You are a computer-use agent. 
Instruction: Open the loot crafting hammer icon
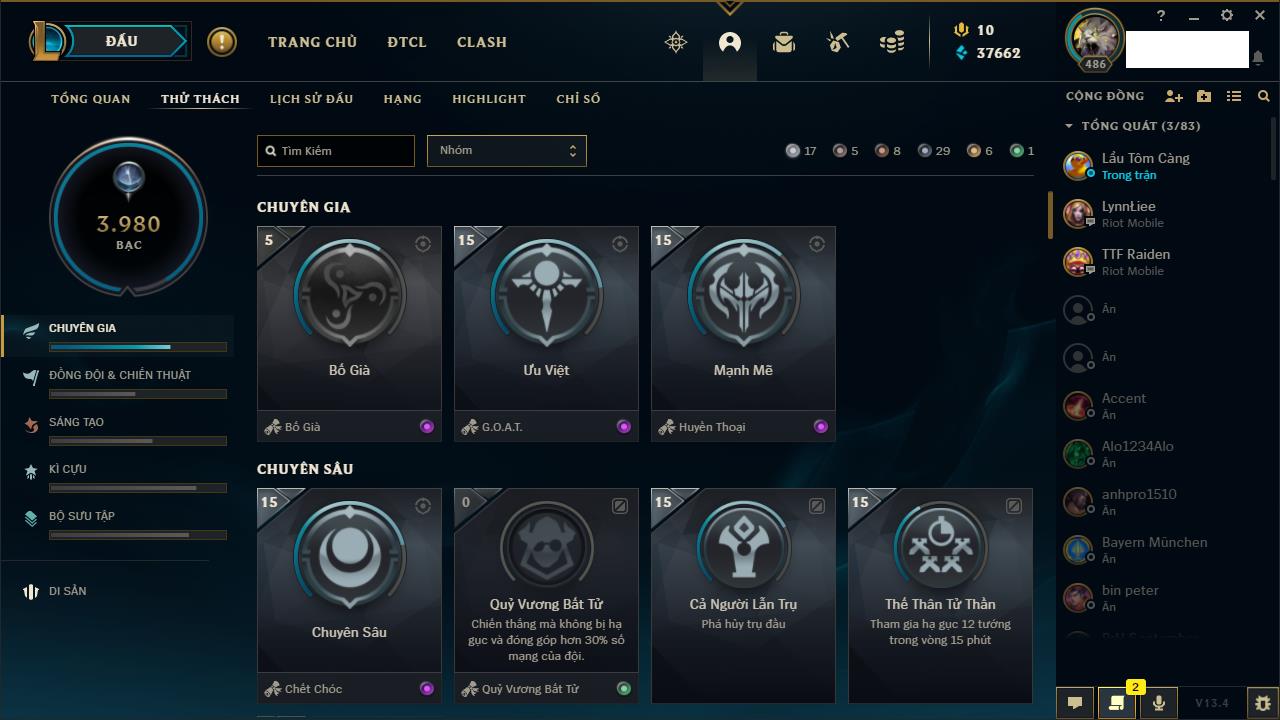838,42
